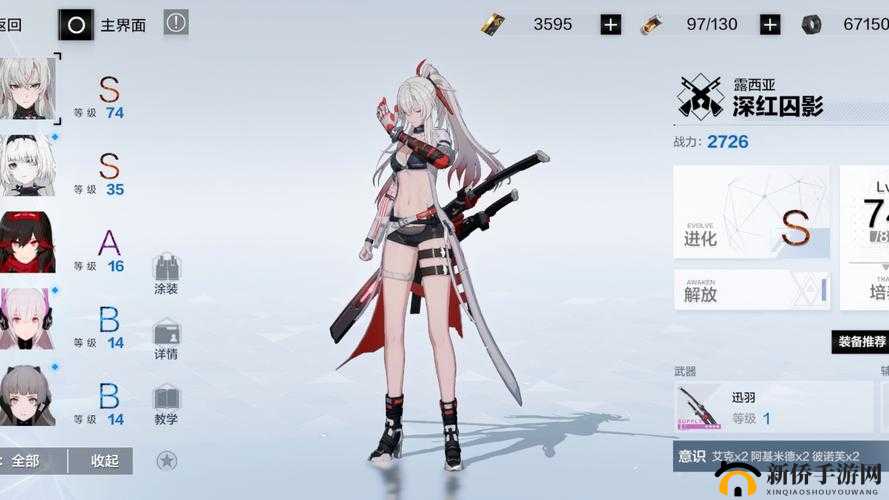Image resolution: width=889 pixels, height=500 pixels.
Task: Pick the level 14 pink-haired B-rank character
Action: (27, 318)
